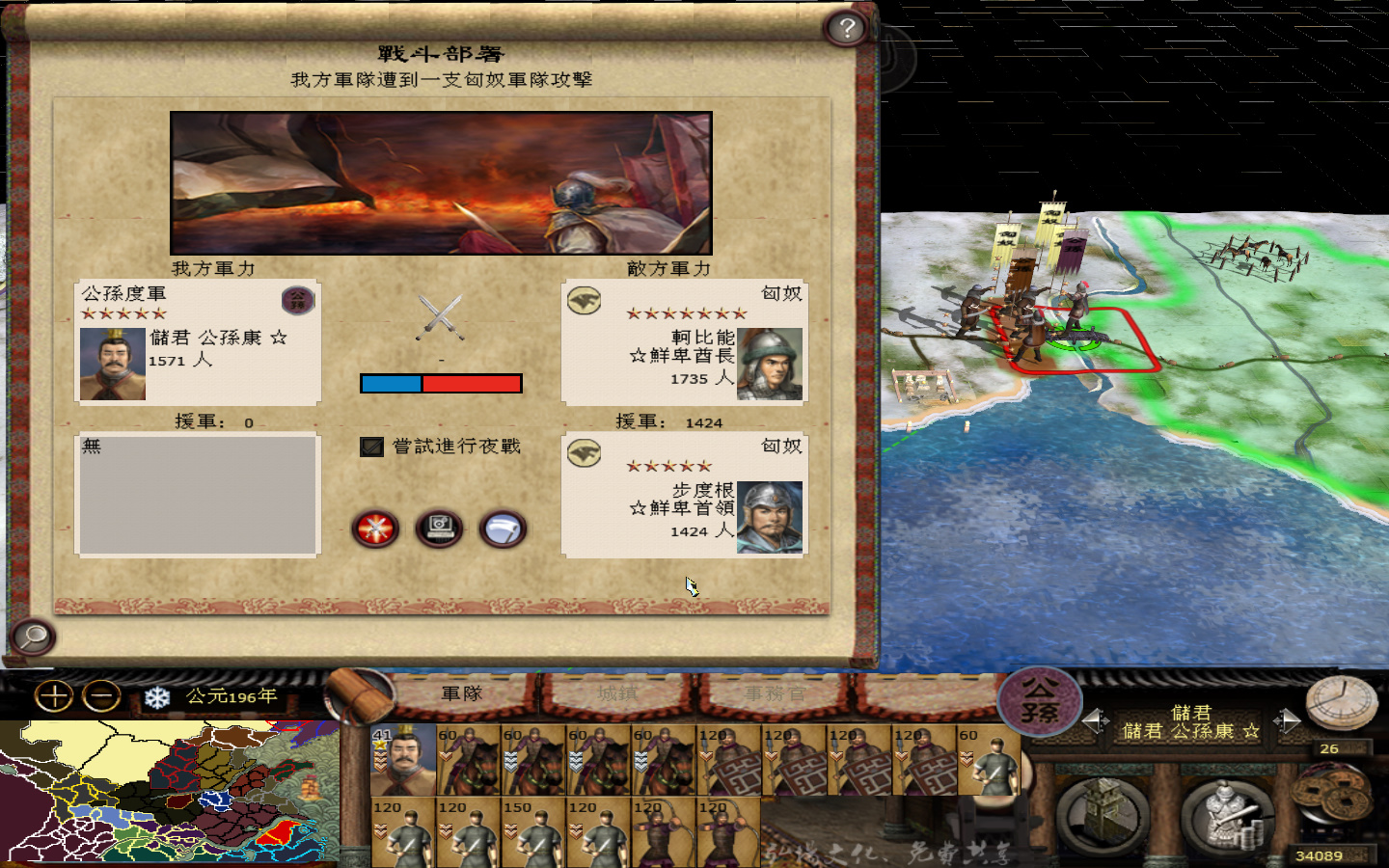Switch to the 事務官 agents tab
Screen dimensions: 1389x868
click(772, 692)
